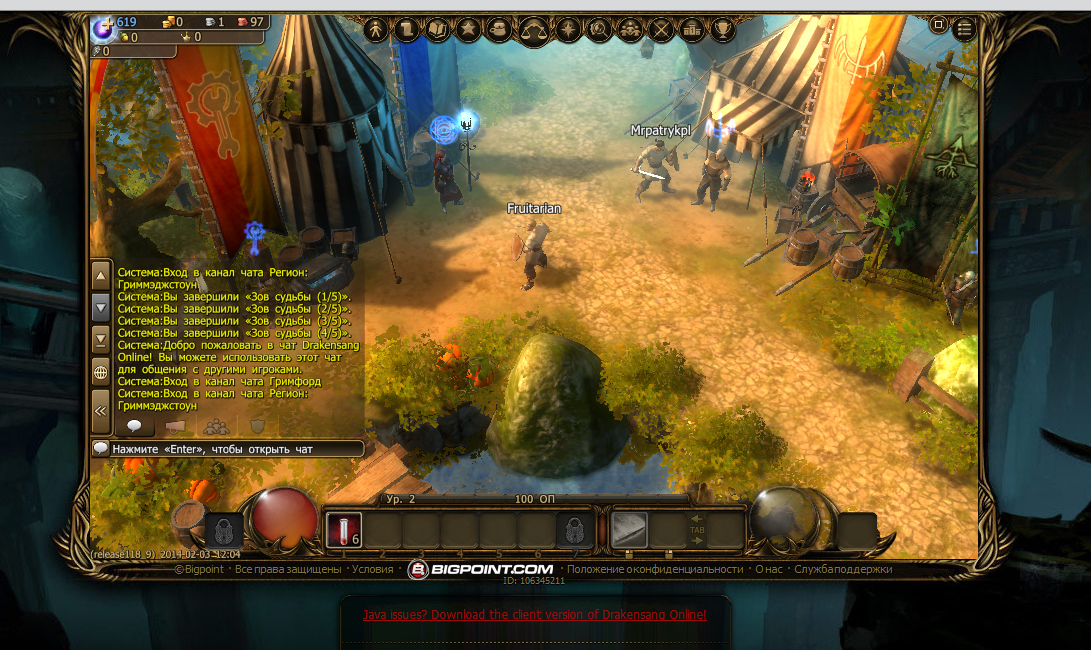The height and width of the screenshot is (650, 1091).
Task: Use the red health potion hotbar slot
Action: click(x=343, y=529)
